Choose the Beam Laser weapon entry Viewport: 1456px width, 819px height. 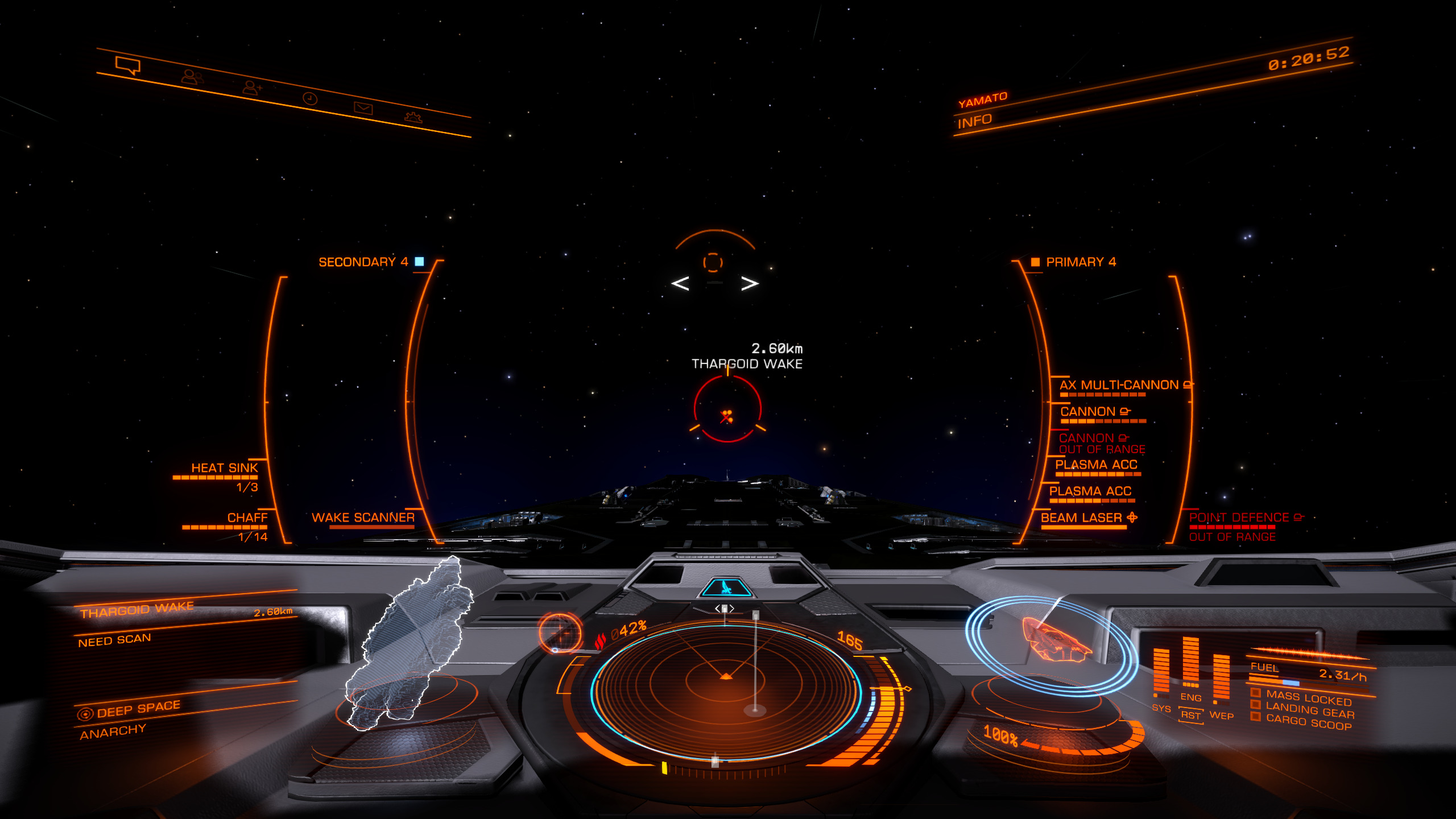point(1082,518)
